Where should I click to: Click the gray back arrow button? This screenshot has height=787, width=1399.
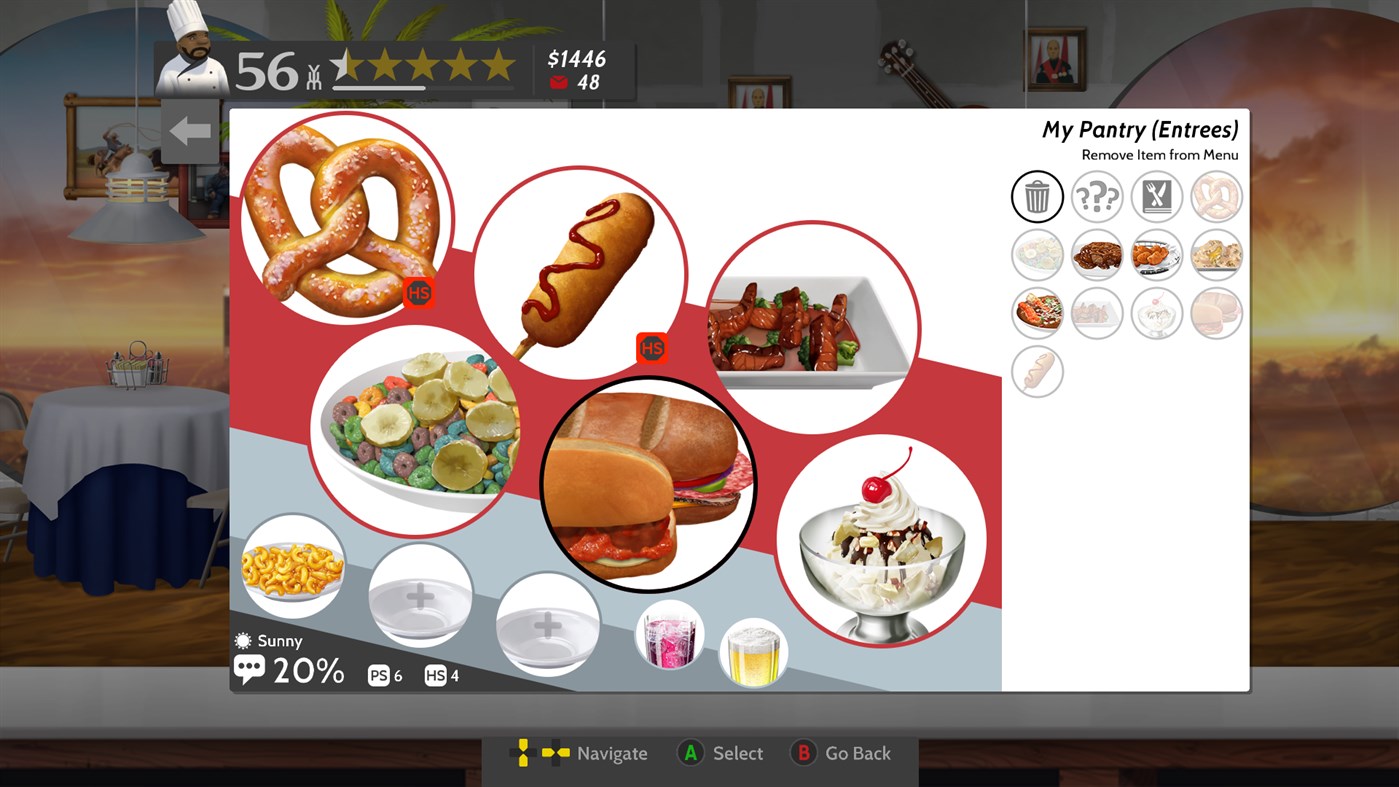point(189,129)
